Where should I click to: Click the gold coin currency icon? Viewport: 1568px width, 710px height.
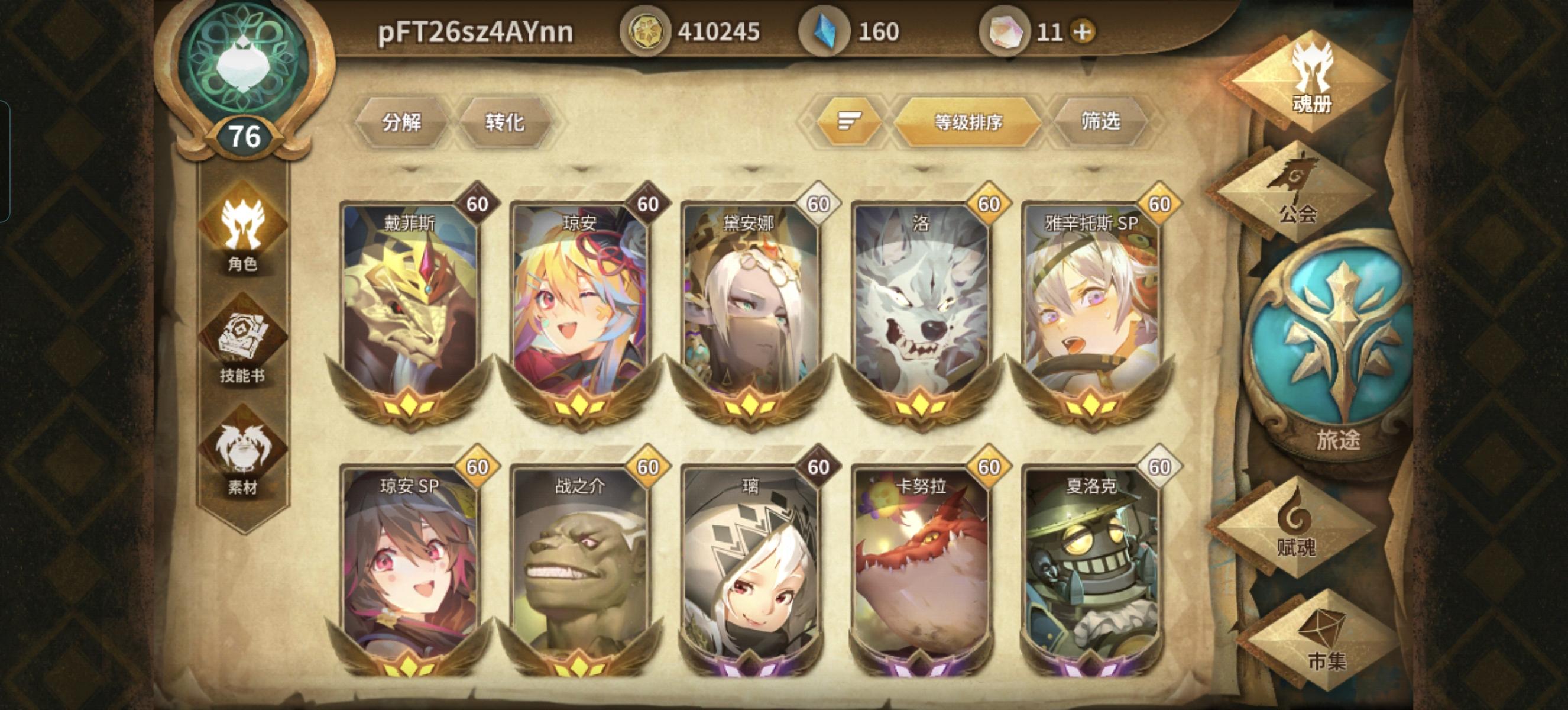646,27
